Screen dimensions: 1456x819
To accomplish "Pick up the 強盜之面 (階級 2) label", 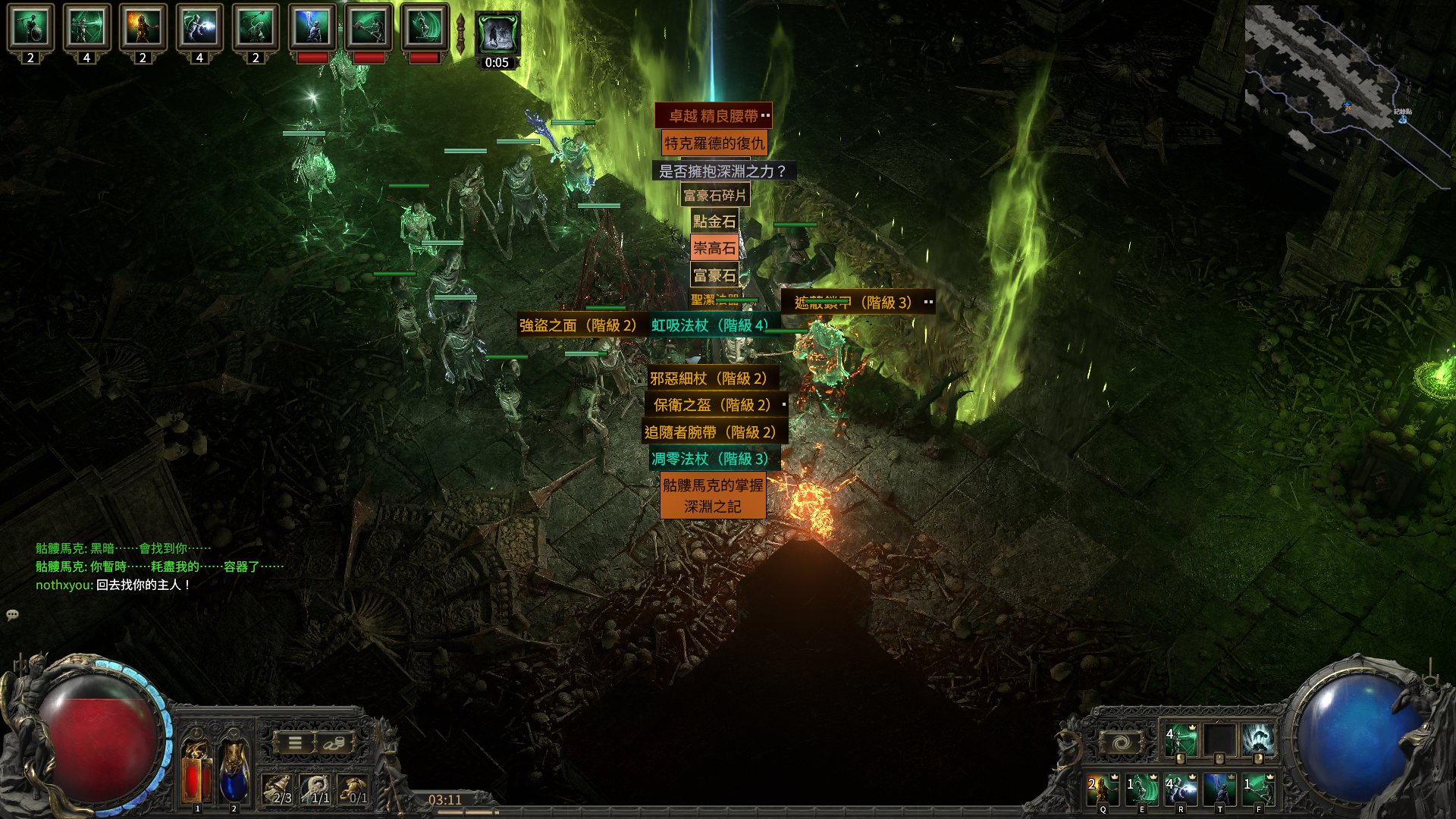I will click(578, 325).
